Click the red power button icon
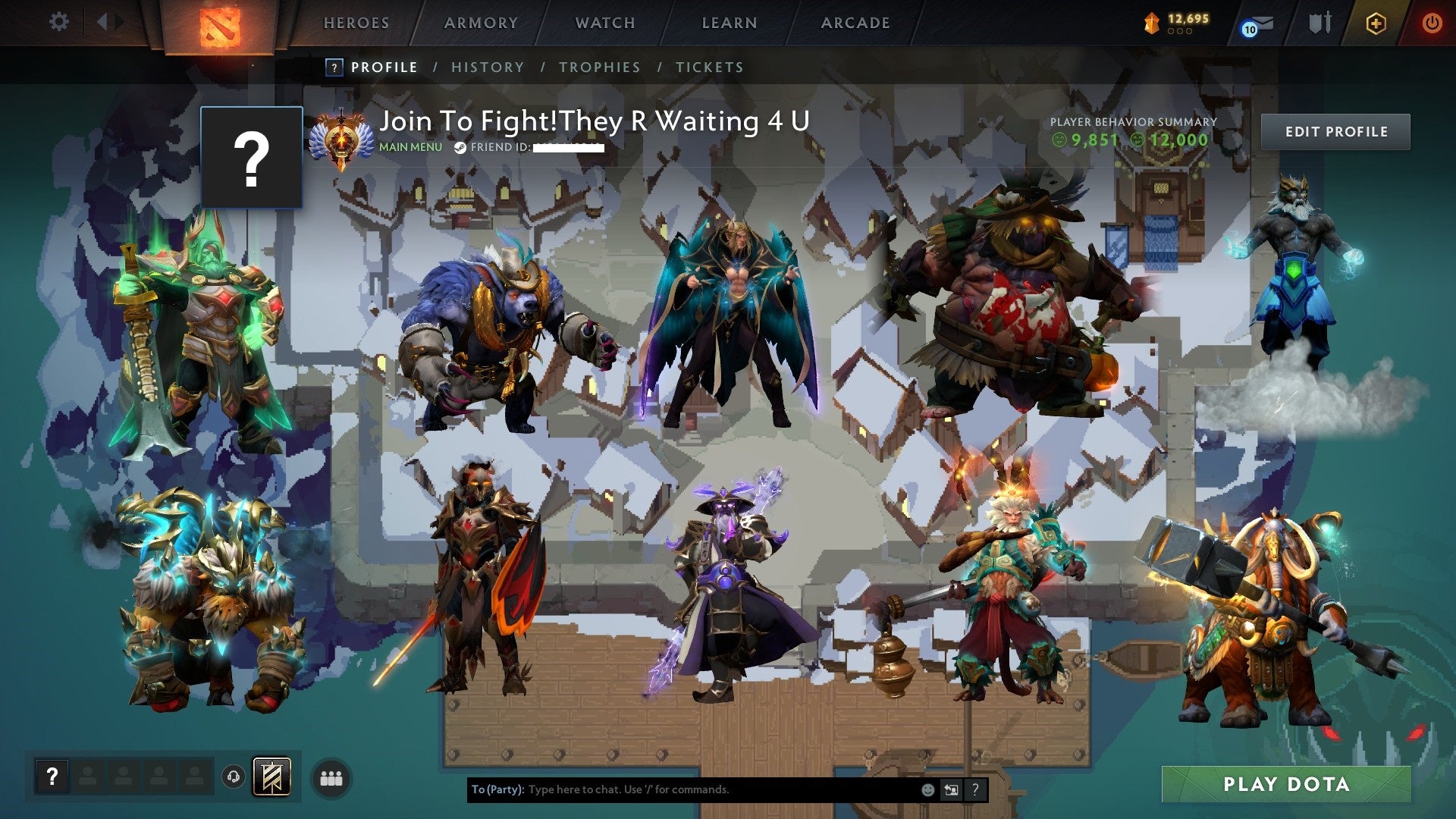 (1432, 21)
